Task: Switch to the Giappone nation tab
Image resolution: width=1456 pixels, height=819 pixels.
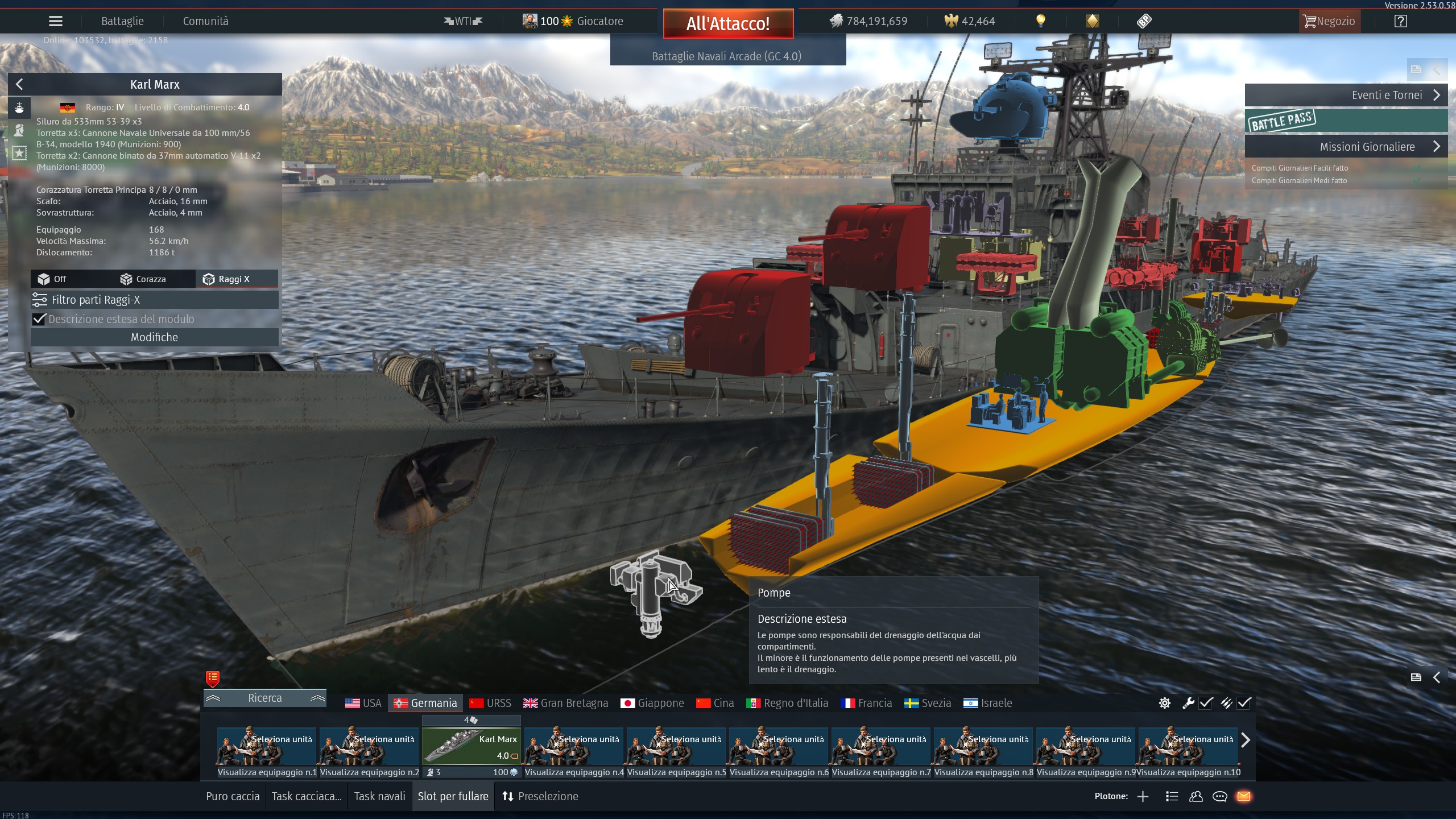Action: pyautogui.click(x=652, y=703)
